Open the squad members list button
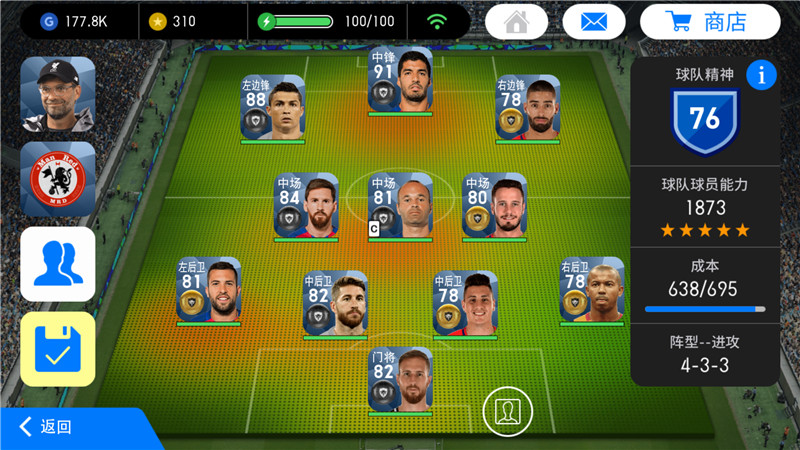800x450 pixels. pyautogui.click(x=58, y=264)
